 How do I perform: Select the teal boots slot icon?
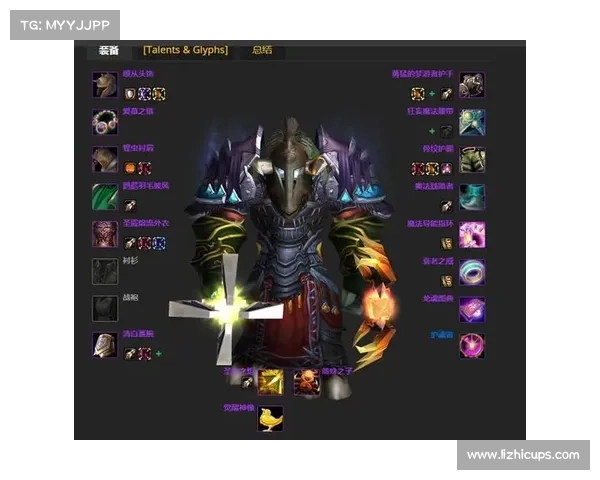click(x=472, y=196)
